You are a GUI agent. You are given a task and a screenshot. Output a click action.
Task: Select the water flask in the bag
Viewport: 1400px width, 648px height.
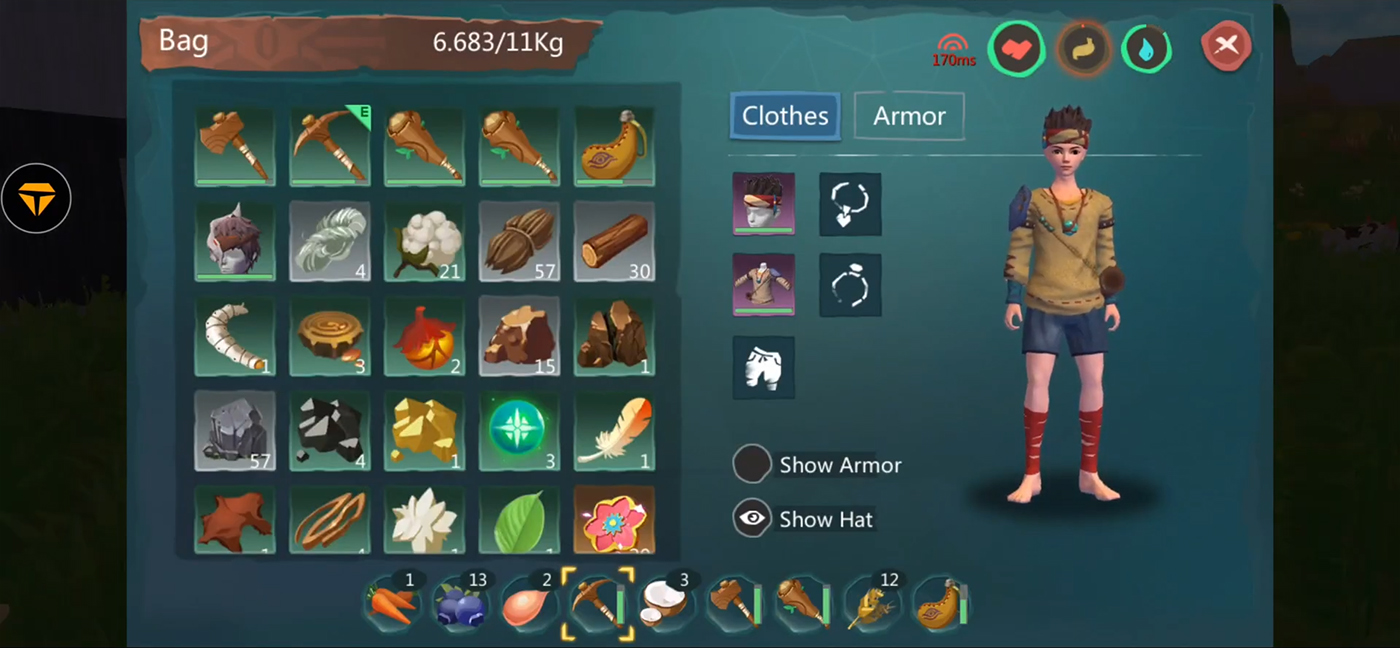614,146
